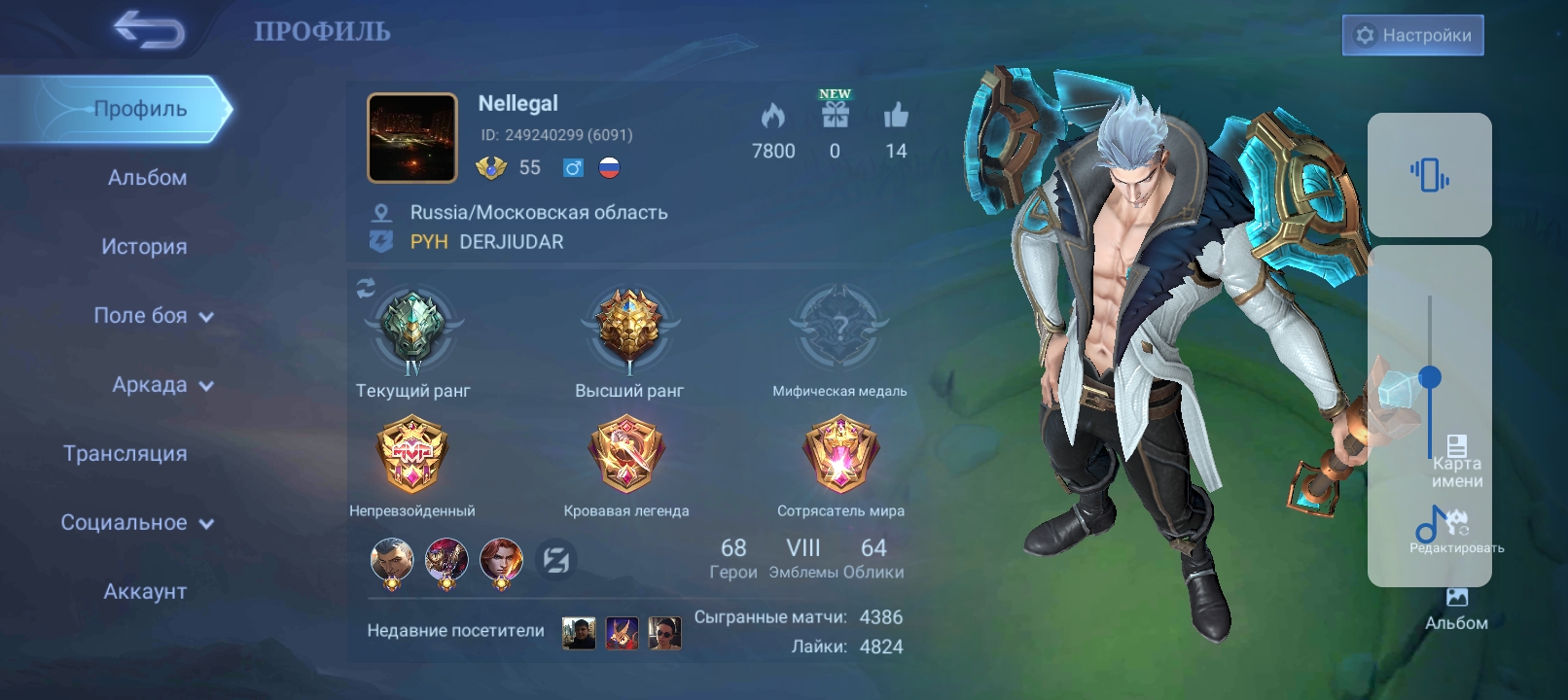1568x700 pixels.
Task: Expand the Социальное section
Action: click(x=136, y=523)
